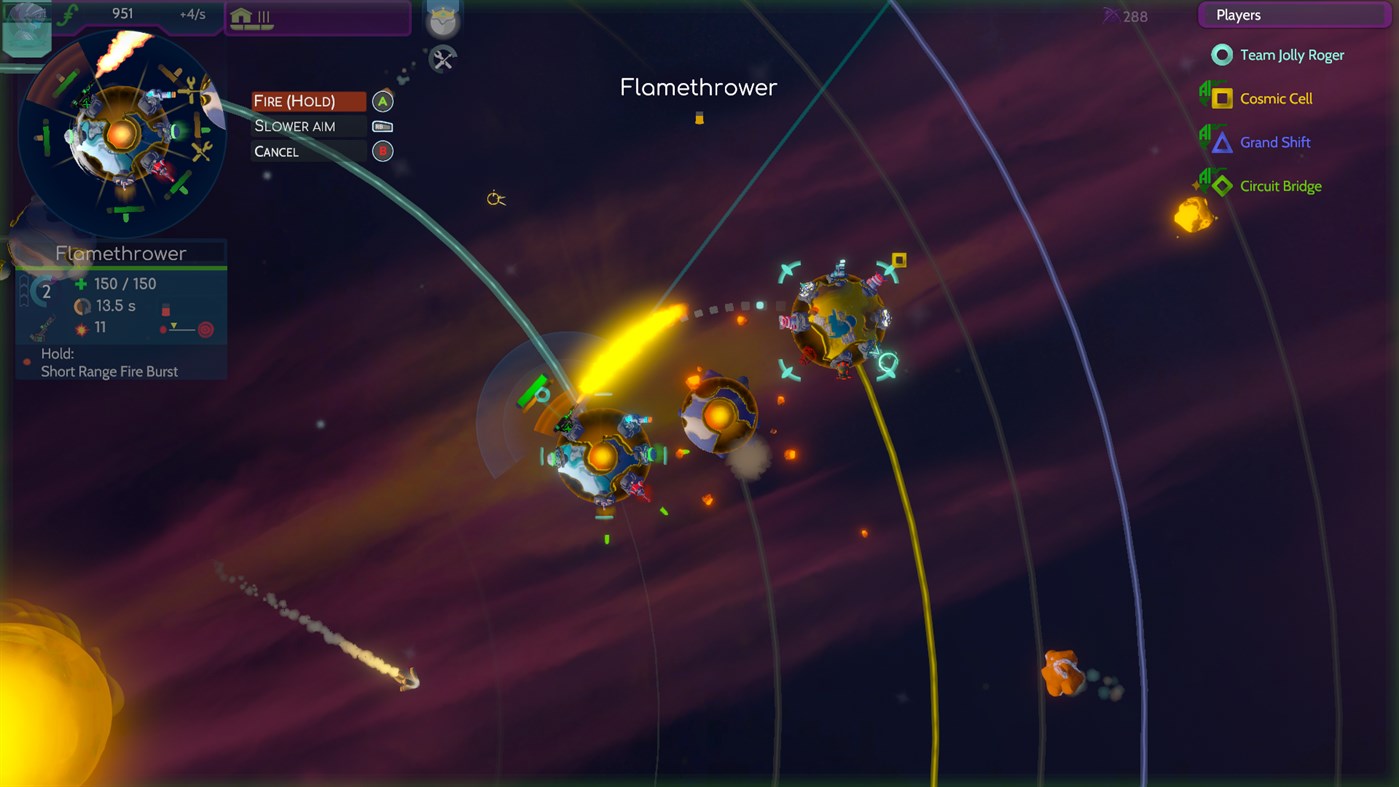Open the wrench and screwdriver tools icon
This screenshot has width=1399, height=787.
tap(441, 60)
